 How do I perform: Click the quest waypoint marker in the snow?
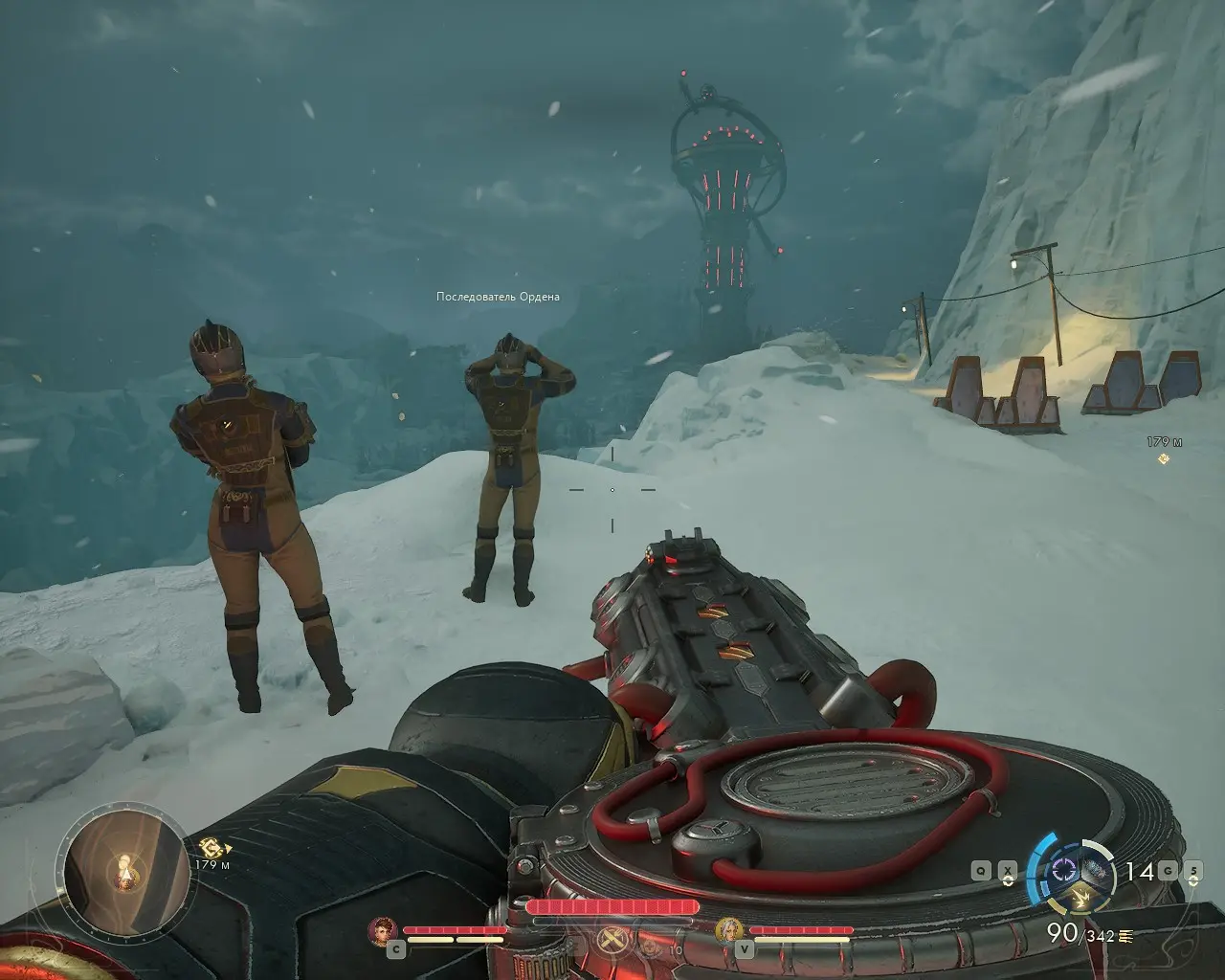pos(1164,459)
